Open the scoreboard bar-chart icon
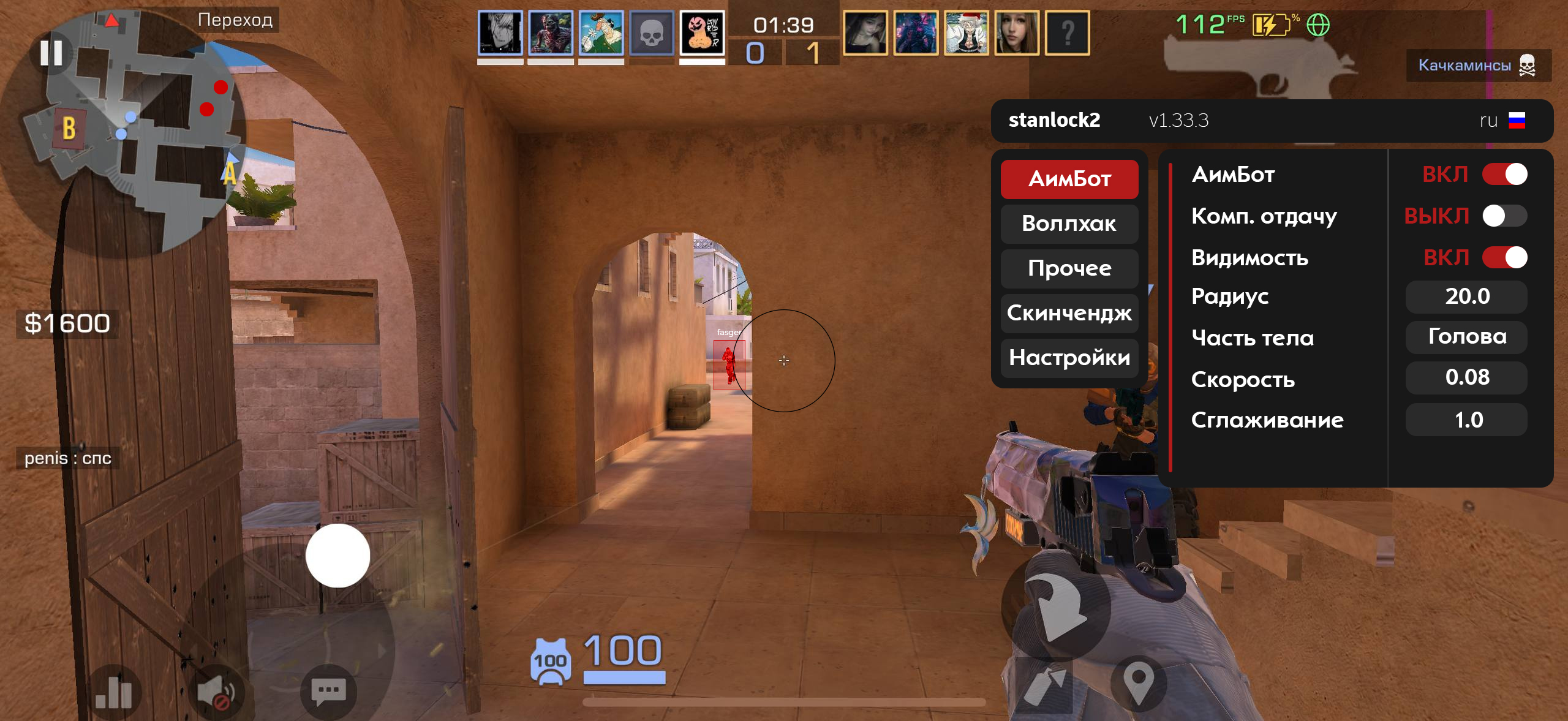The image size is (1568, 721). 114,692
